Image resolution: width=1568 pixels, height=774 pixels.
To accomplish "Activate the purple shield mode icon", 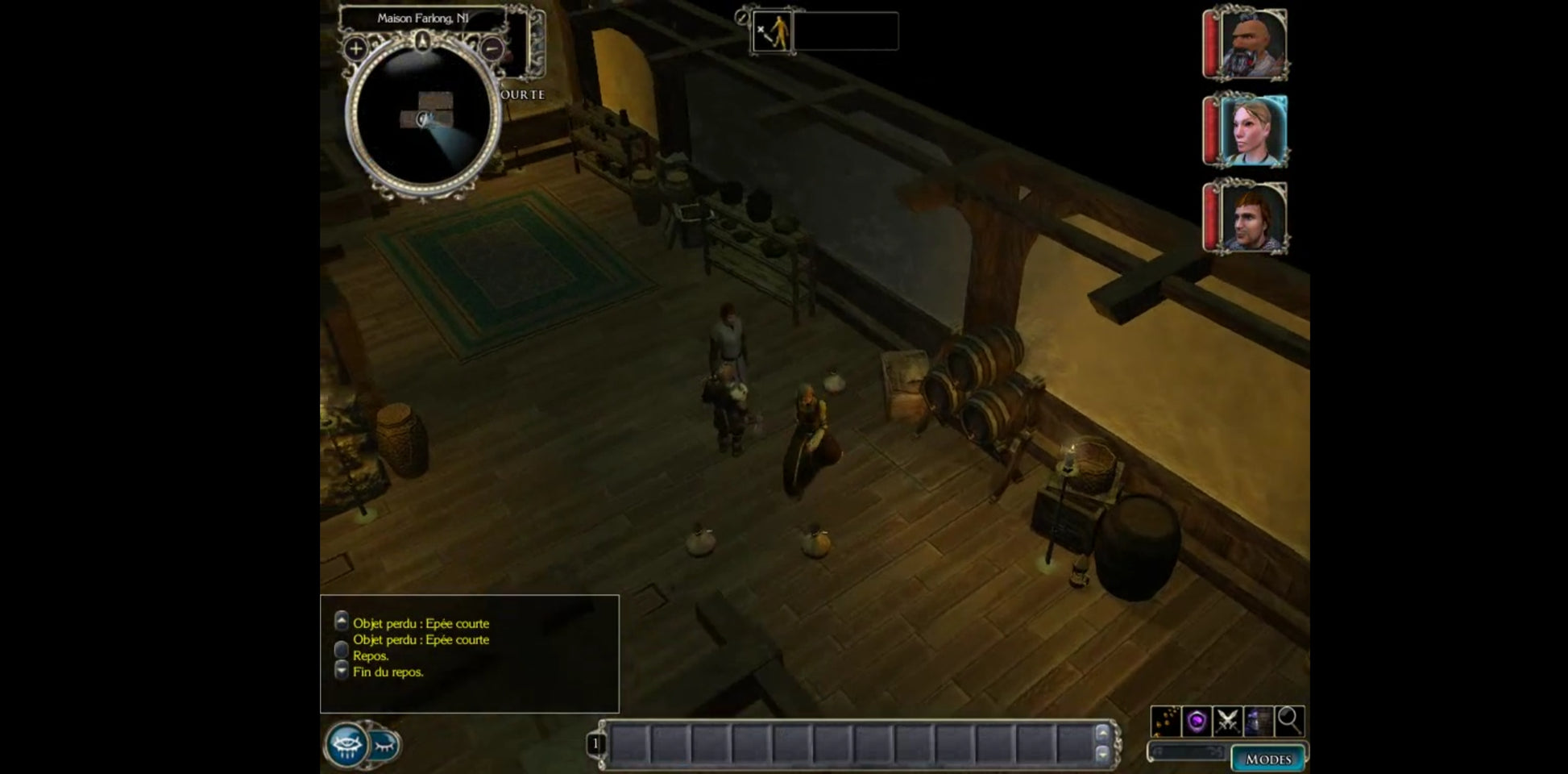I will click(1197, 720).
